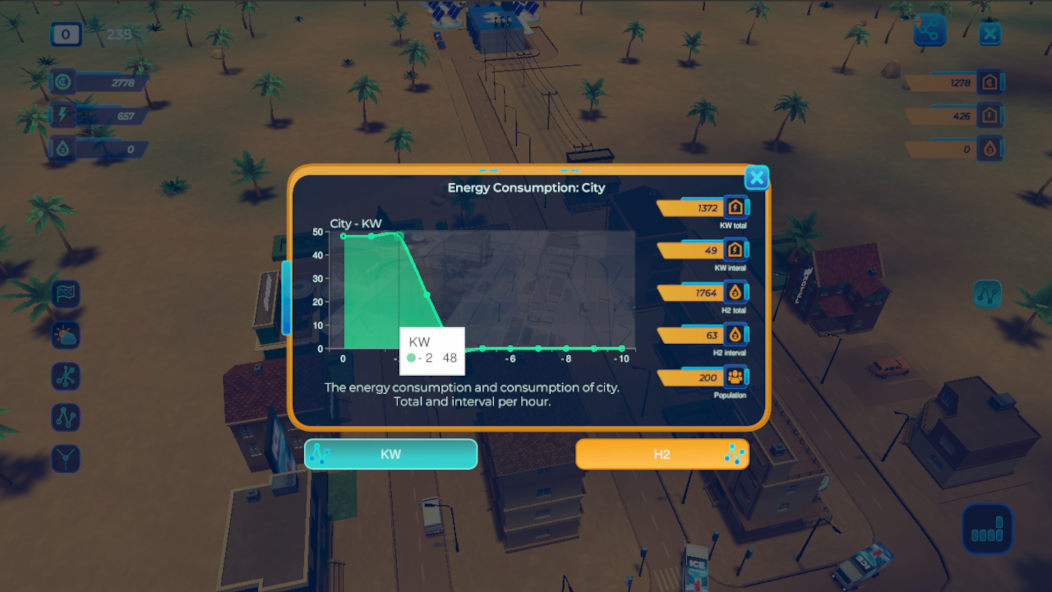The height and width of the screenshot is (592, 1052).
Task: Click the H2 interval droplet icon
Action: [x=735, y=335]
